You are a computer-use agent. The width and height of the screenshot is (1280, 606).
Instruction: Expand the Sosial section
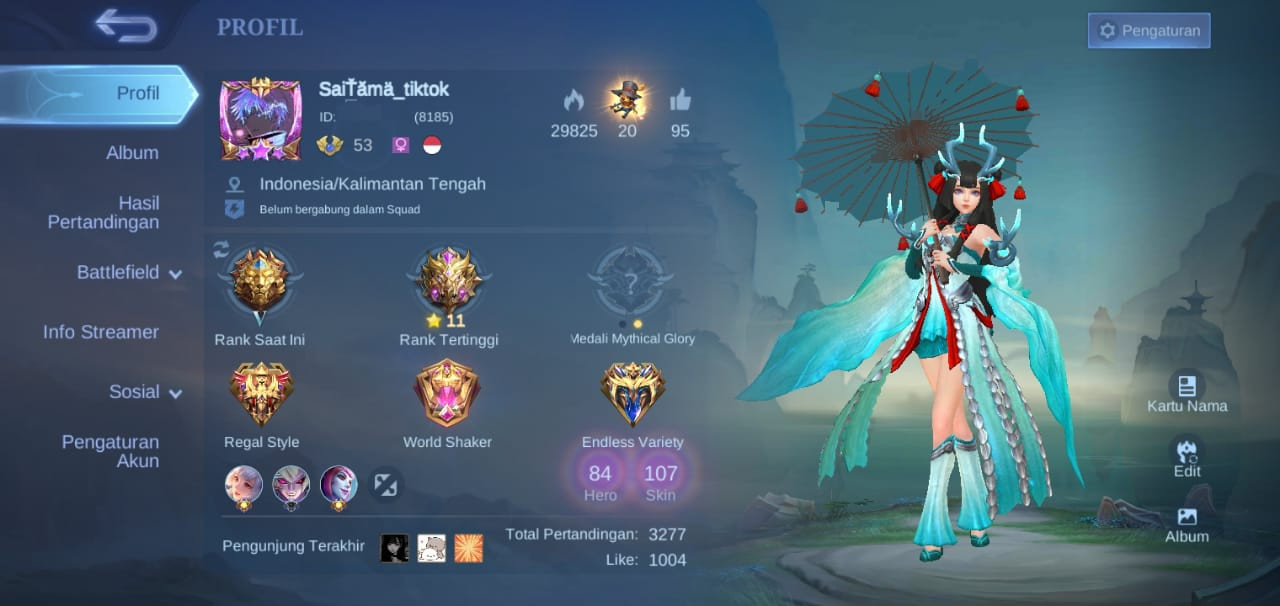pyautogui.click(x=145, y=392)
